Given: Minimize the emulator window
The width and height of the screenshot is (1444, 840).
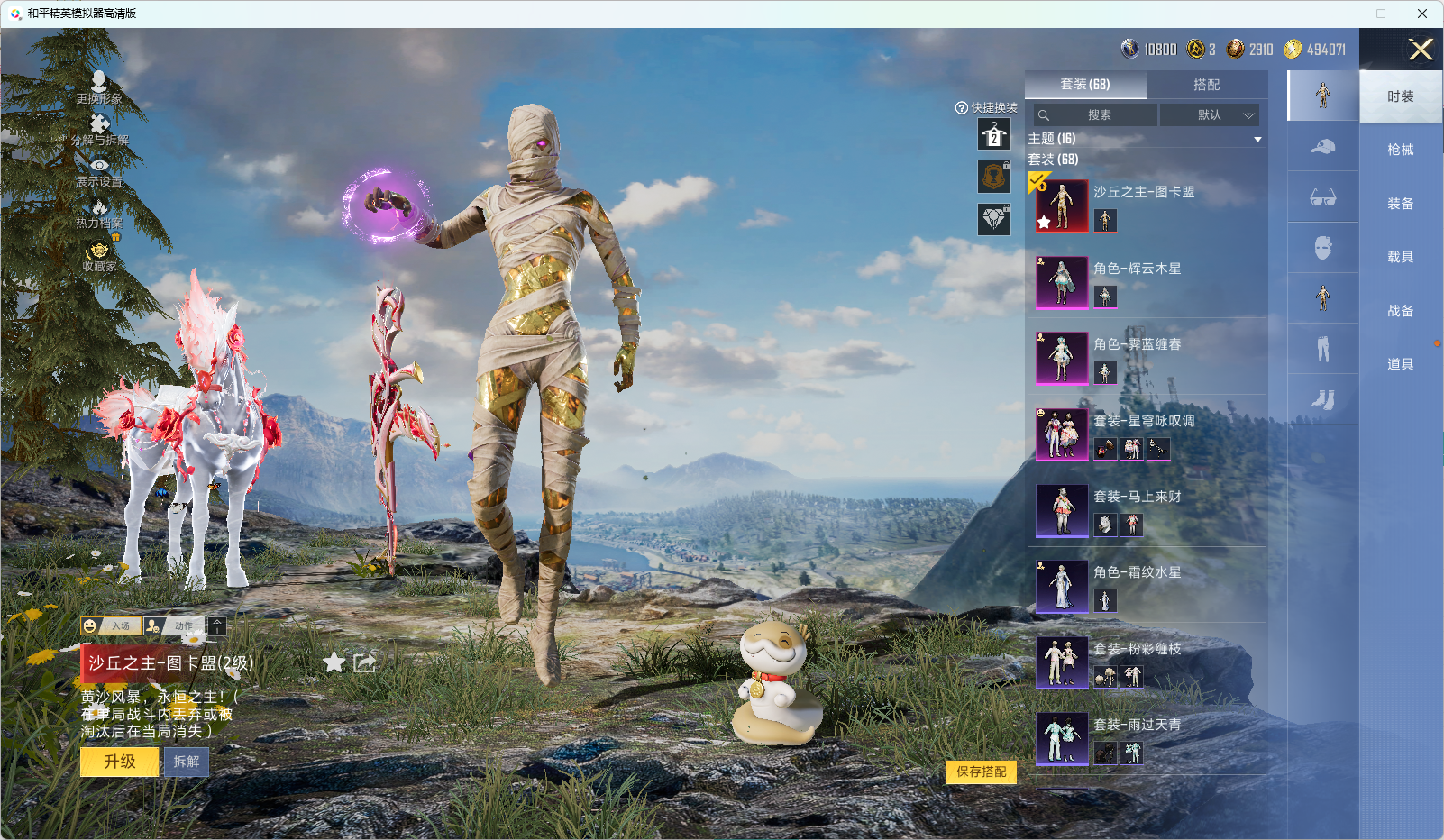Looking at the screenshot, I should coord(1340,14).
